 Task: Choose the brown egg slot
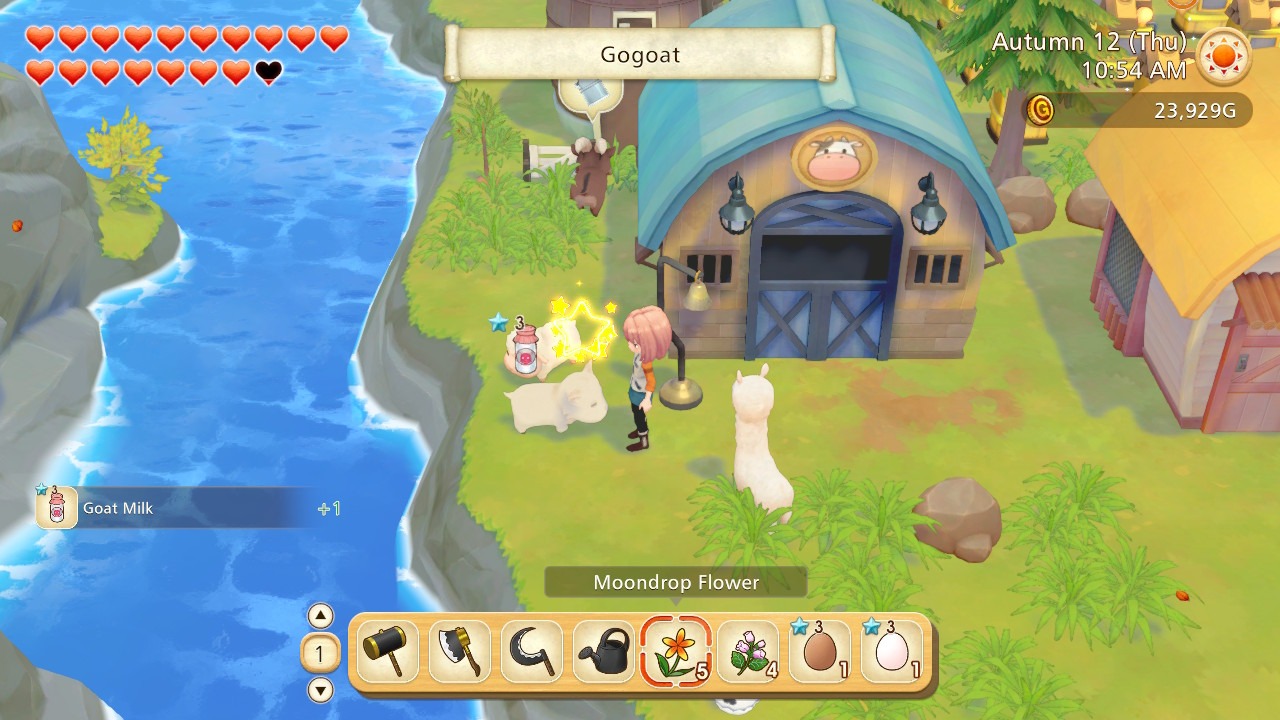pos(820,652)
